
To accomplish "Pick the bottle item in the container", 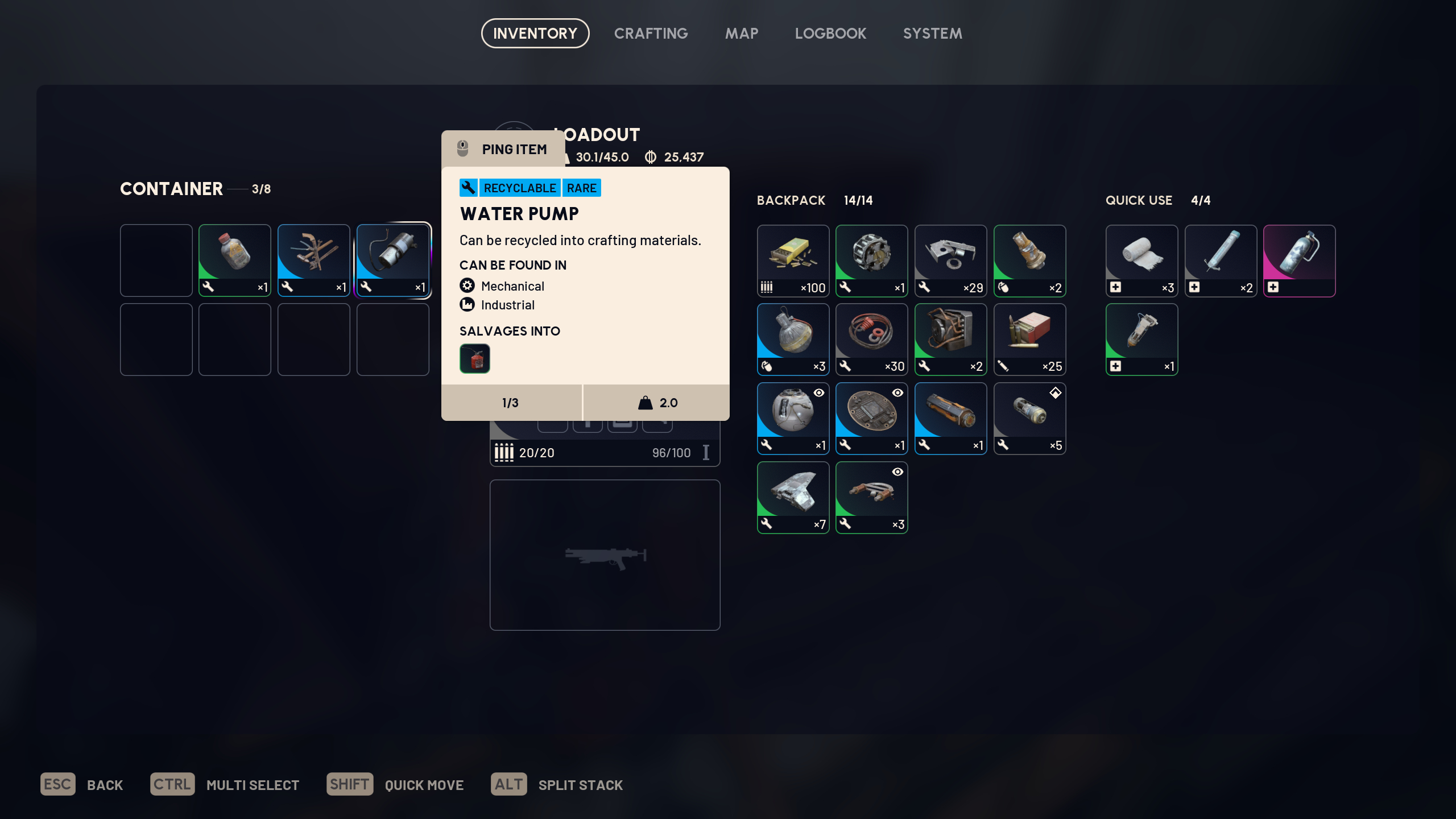I will [234, 260].
